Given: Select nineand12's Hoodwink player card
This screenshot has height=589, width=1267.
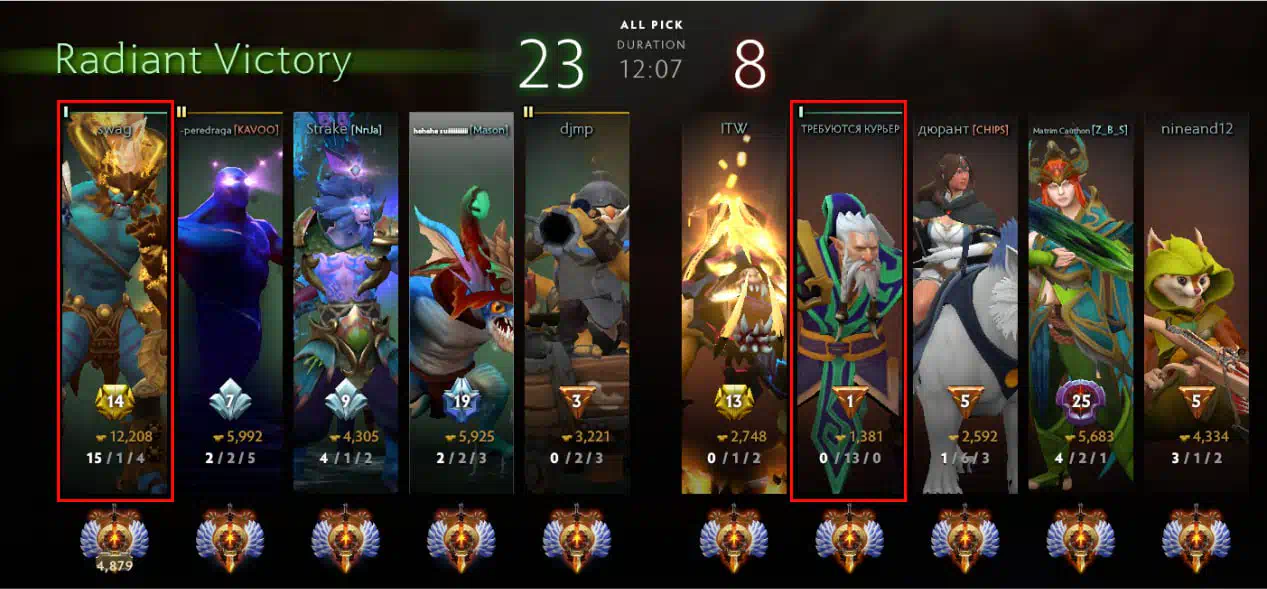Looking at the screenshot, I should (1195, 300).
